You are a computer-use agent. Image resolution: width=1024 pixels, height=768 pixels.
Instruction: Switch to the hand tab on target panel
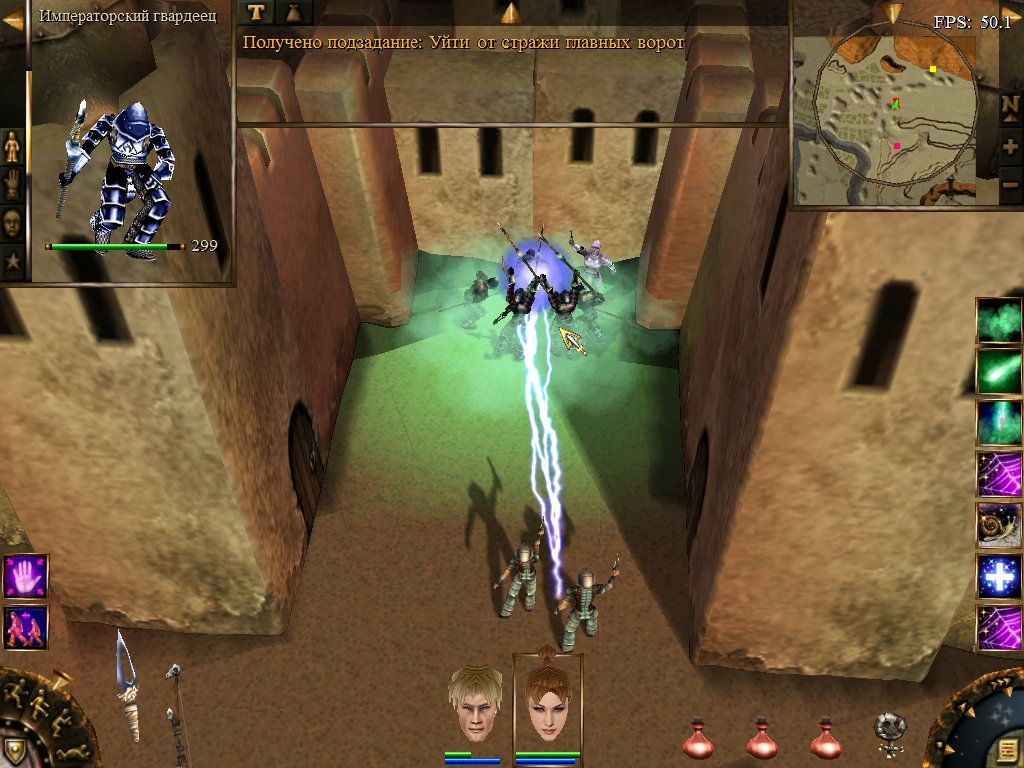tap(12, 184)
